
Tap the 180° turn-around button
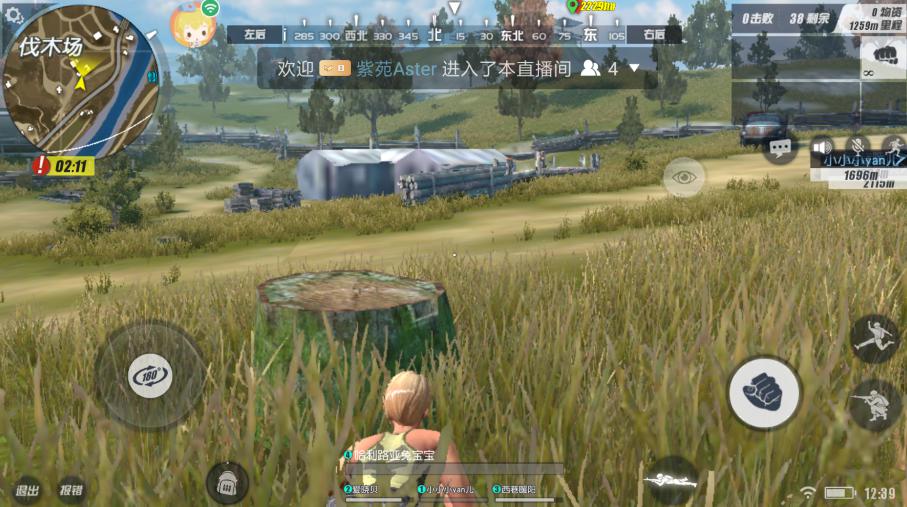150,376
